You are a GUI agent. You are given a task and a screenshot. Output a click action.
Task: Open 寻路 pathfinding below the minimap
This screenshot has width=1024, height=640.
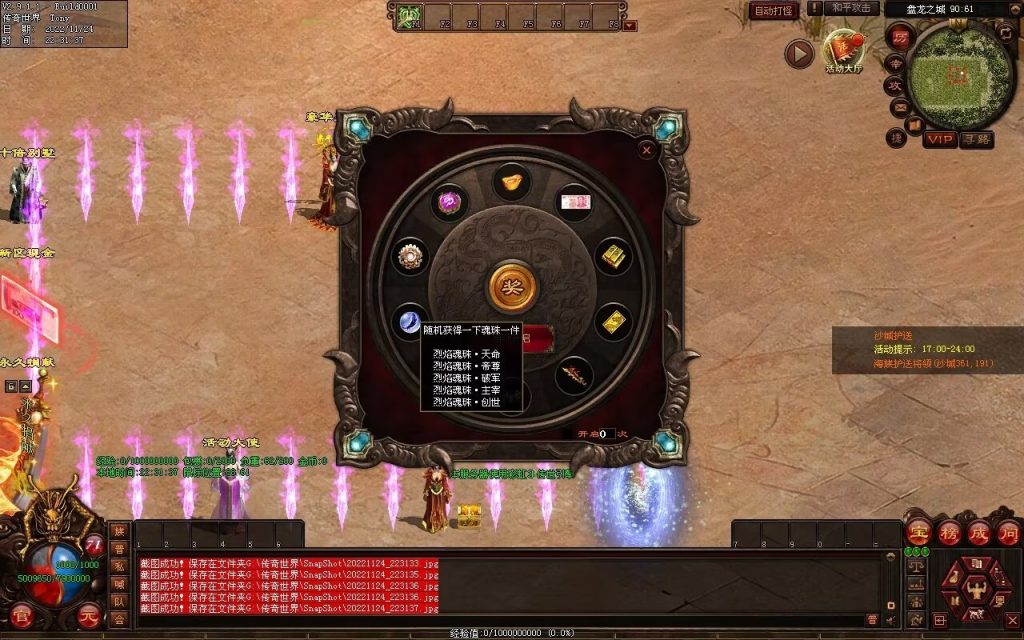click(x=977, y=139)
